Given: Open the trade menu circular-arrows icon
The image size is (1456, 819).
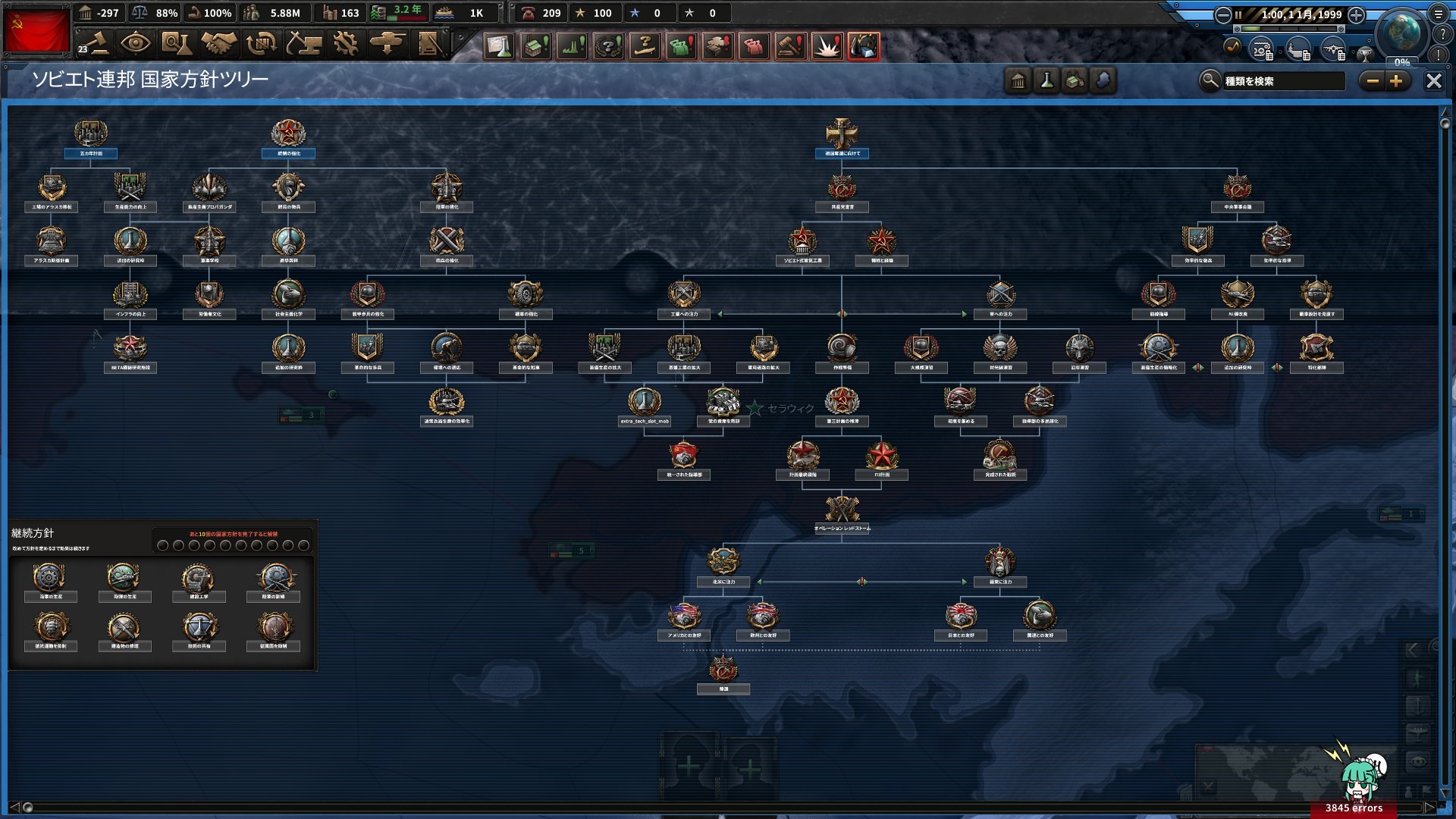Looking at the screenshot, I should coord(262,44).
